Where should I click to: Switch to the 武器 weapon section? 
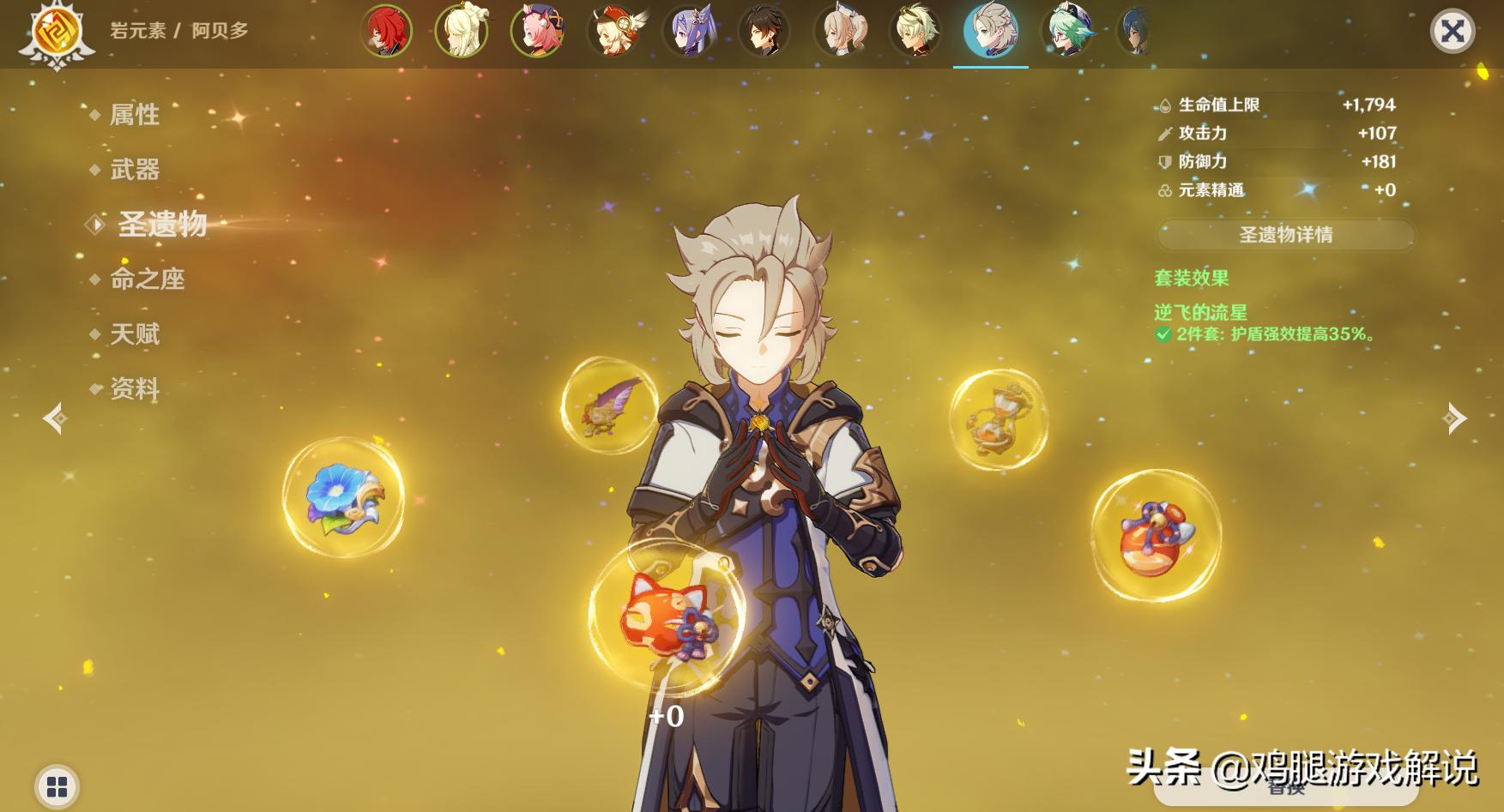tap(135, 170)
